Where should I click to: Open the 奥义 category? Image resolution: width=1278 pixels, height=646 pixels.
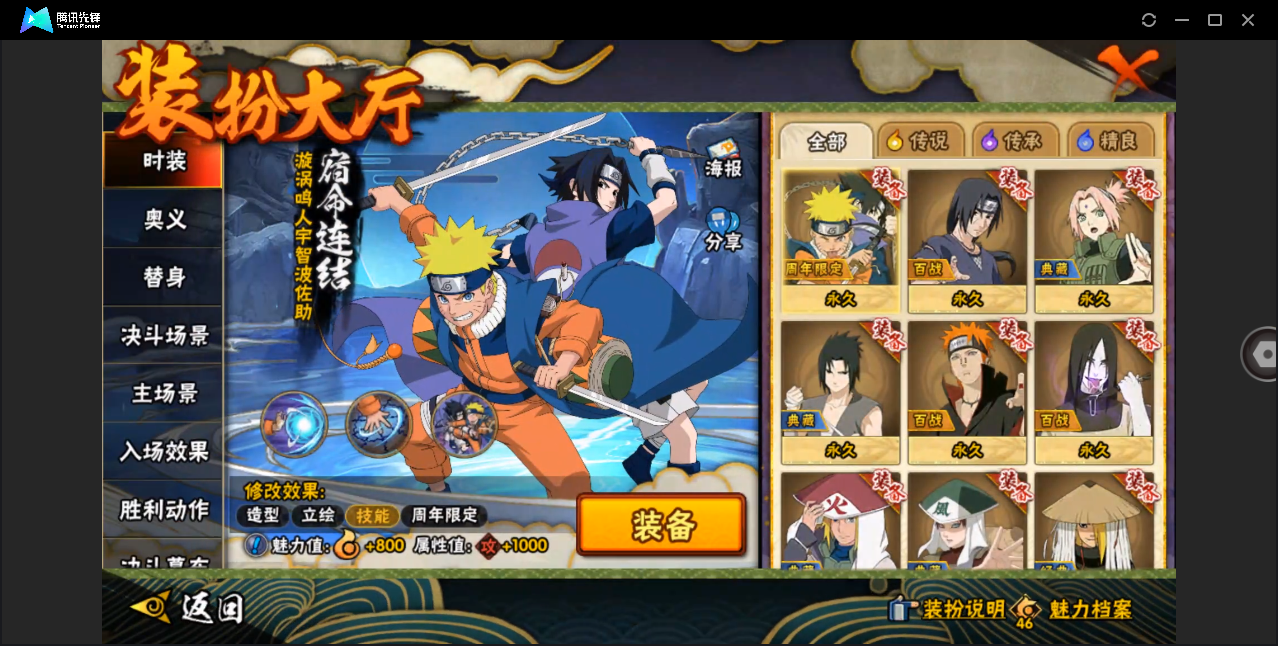click(x=163, y=219)
